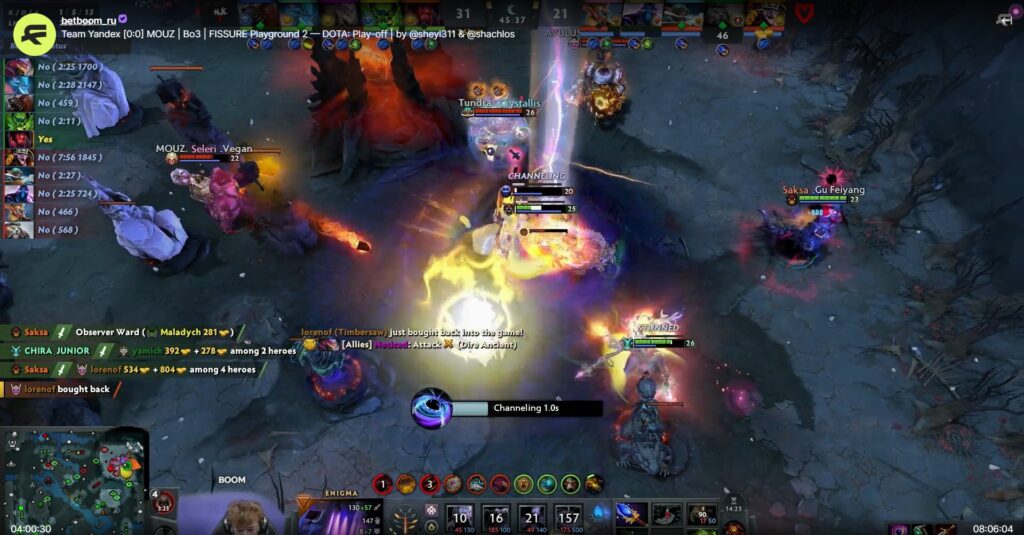
Task: Cast the ability showing cooldown 157
Action: click(568, 515)
